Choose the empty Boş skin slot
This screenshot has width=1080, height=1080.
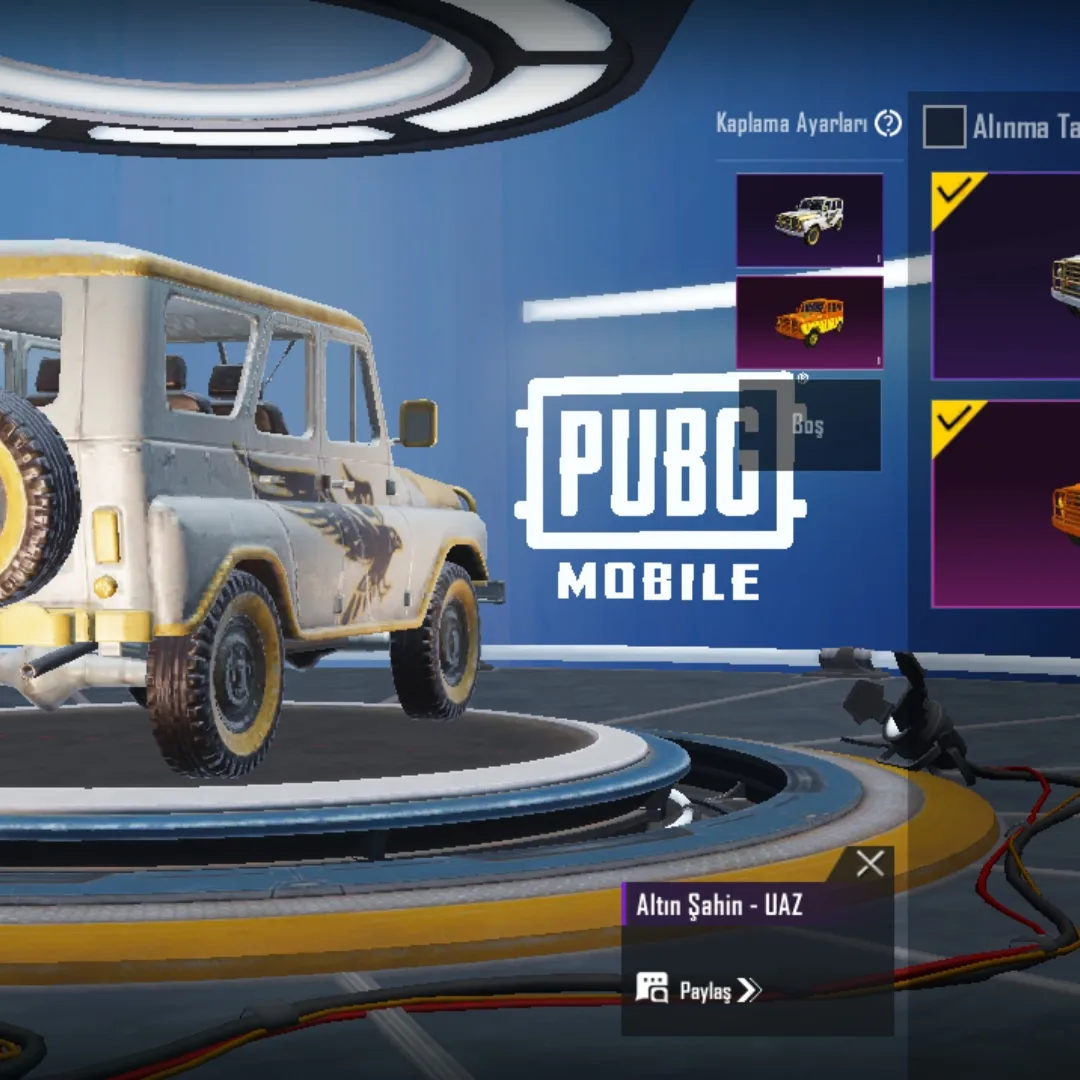coord(810,425)
